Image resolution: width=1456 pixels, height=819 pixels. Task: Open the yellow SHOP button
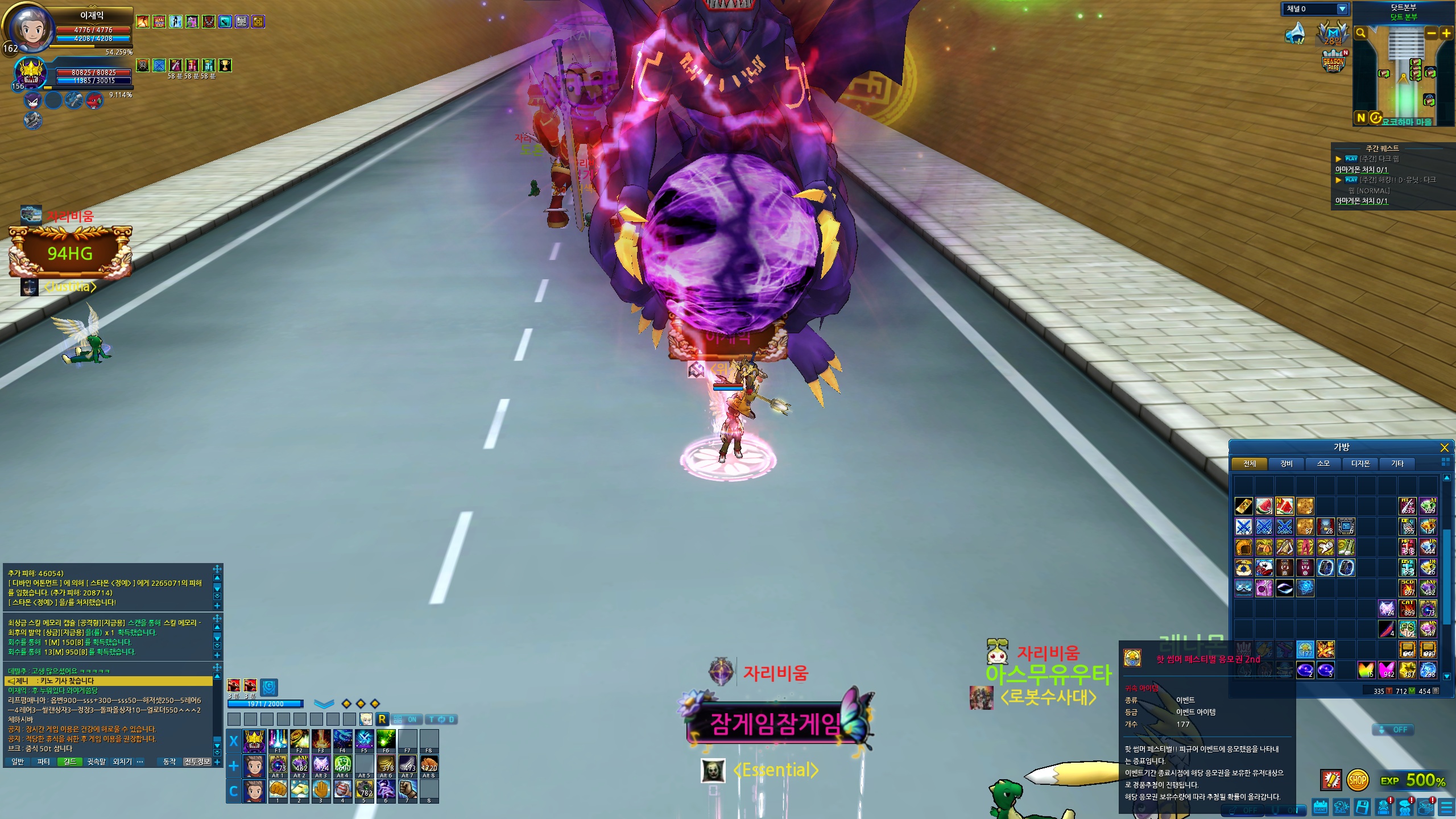1357,780
